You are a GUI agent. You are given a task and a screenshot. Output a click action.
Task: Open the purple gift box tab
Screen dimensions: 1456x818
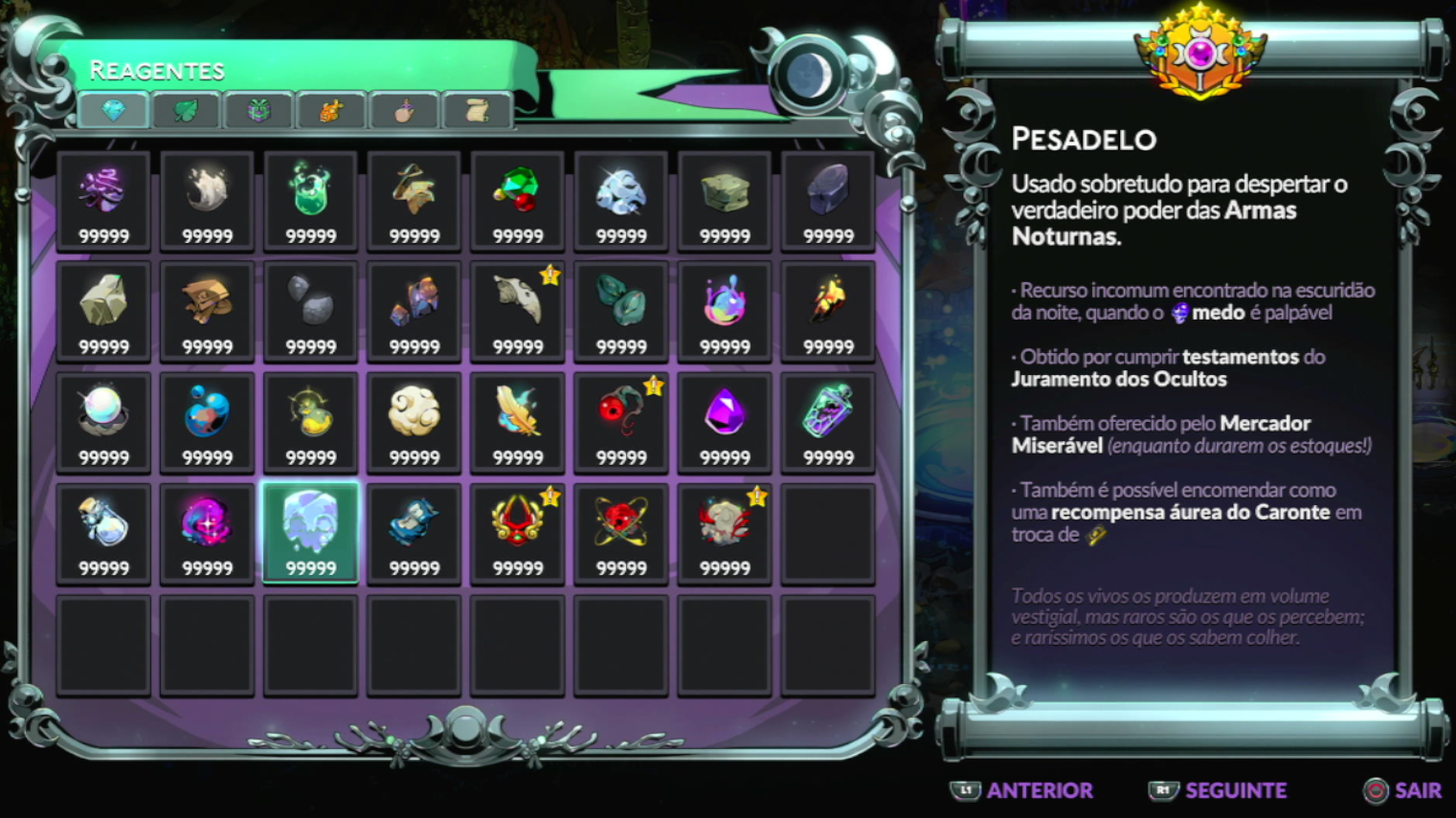coord(258,111)
